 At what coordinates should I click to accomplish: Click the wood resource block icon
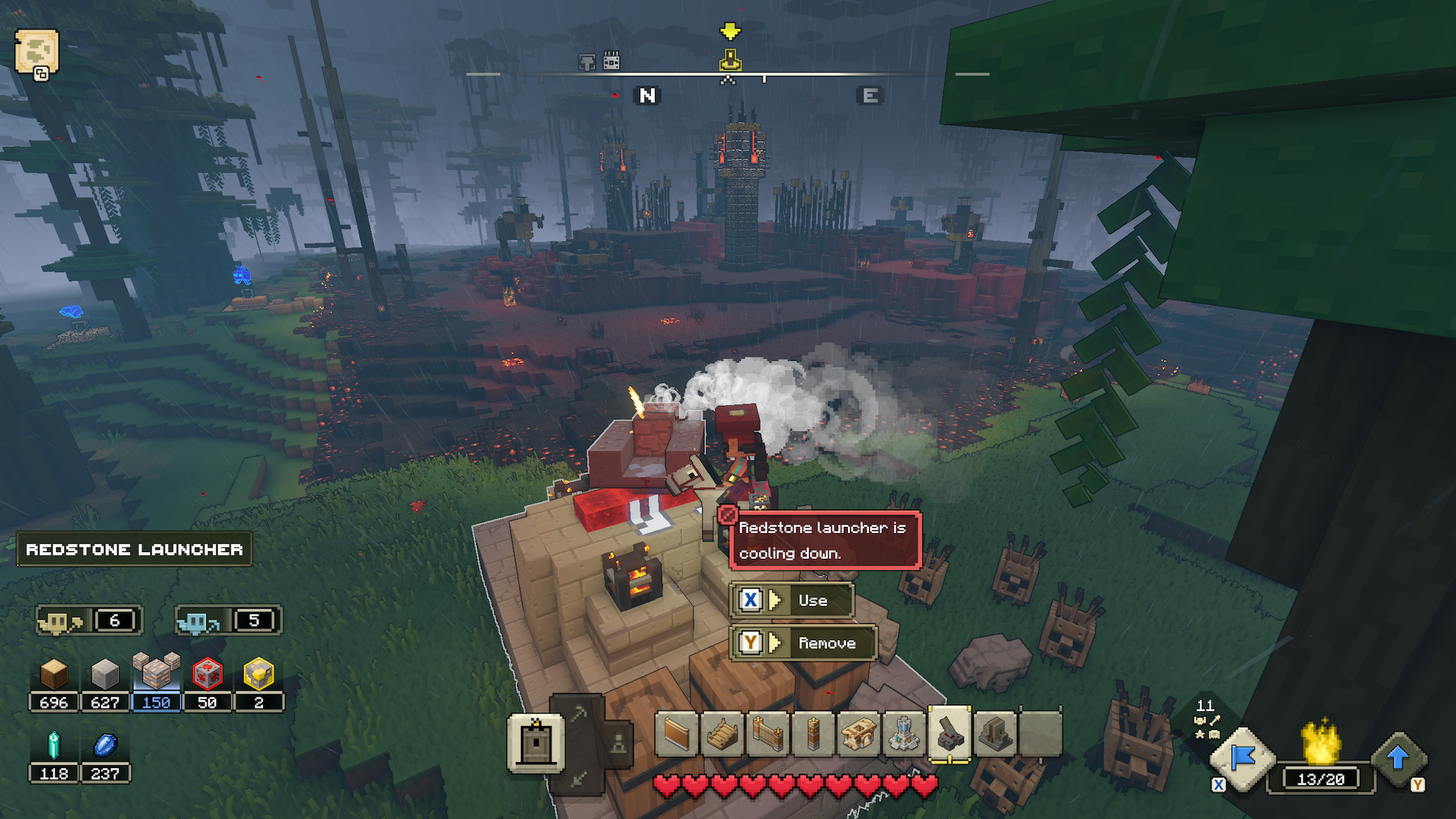[x=54, y=674]
